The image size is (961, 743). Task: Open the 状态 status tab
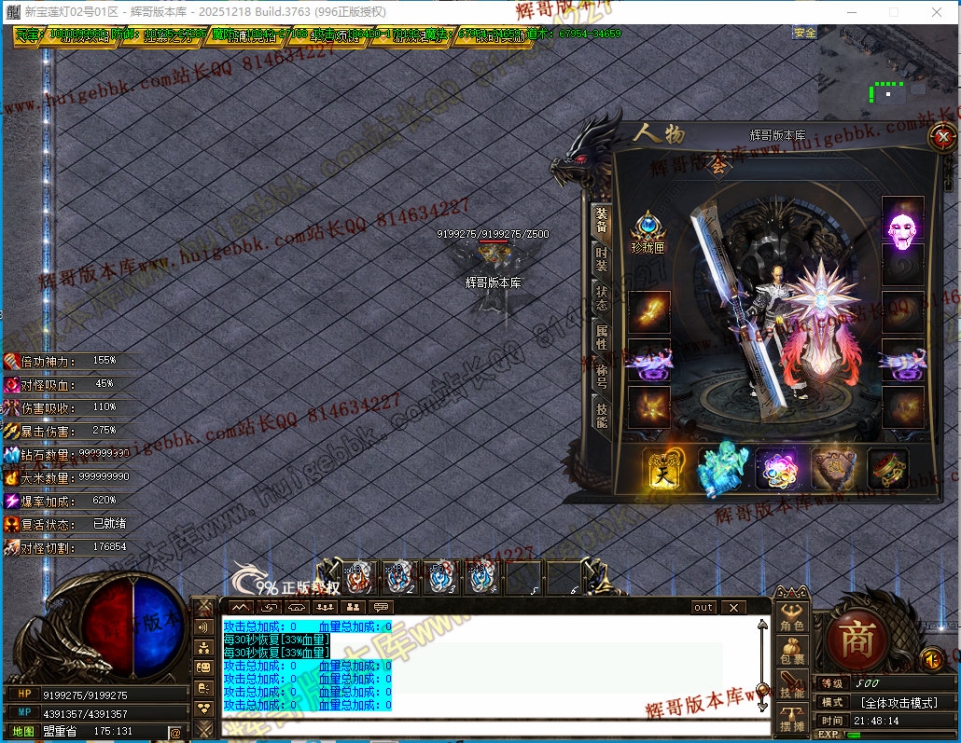[601, 297]
